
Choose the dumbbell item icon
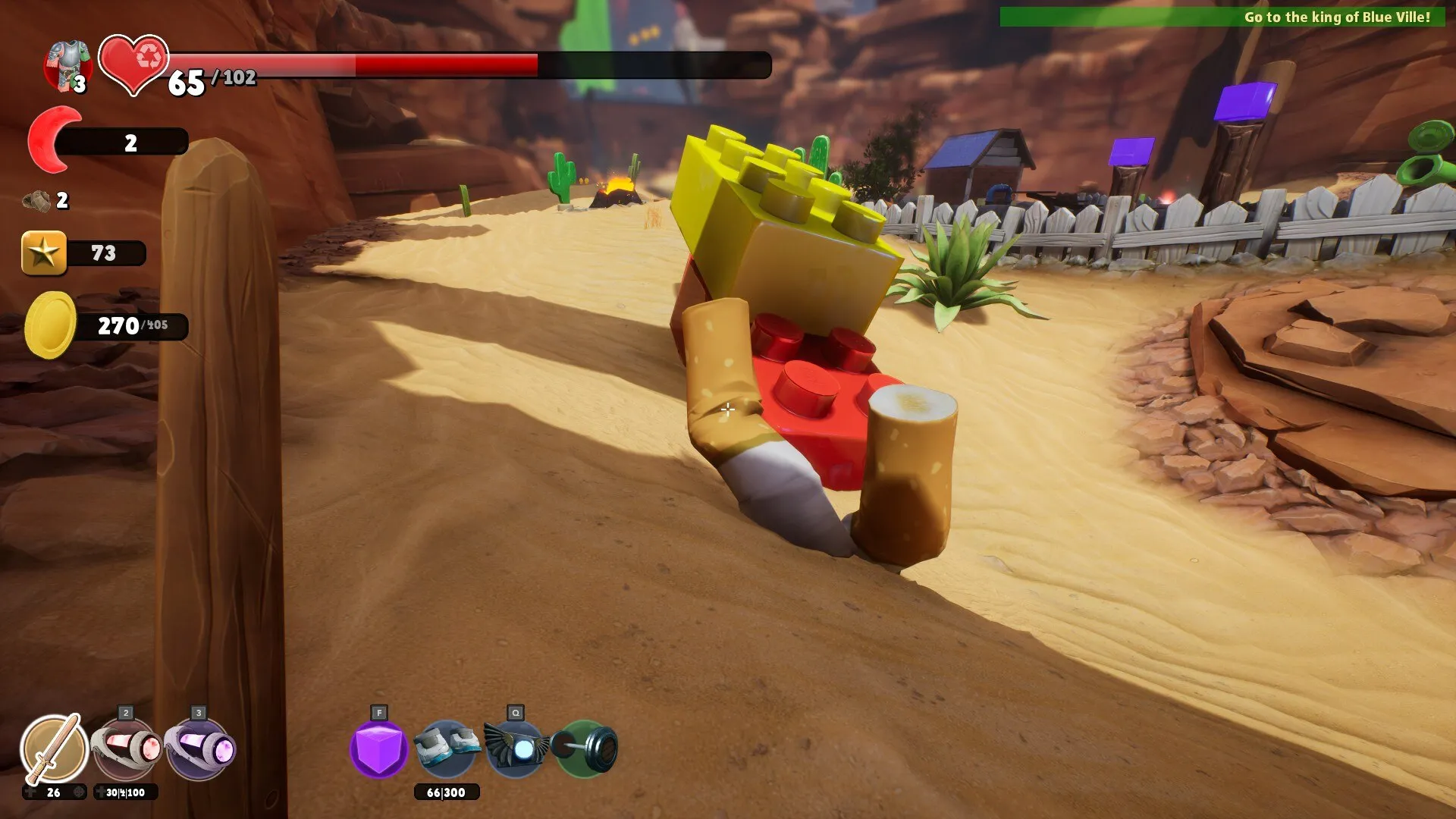click(585, 748)
